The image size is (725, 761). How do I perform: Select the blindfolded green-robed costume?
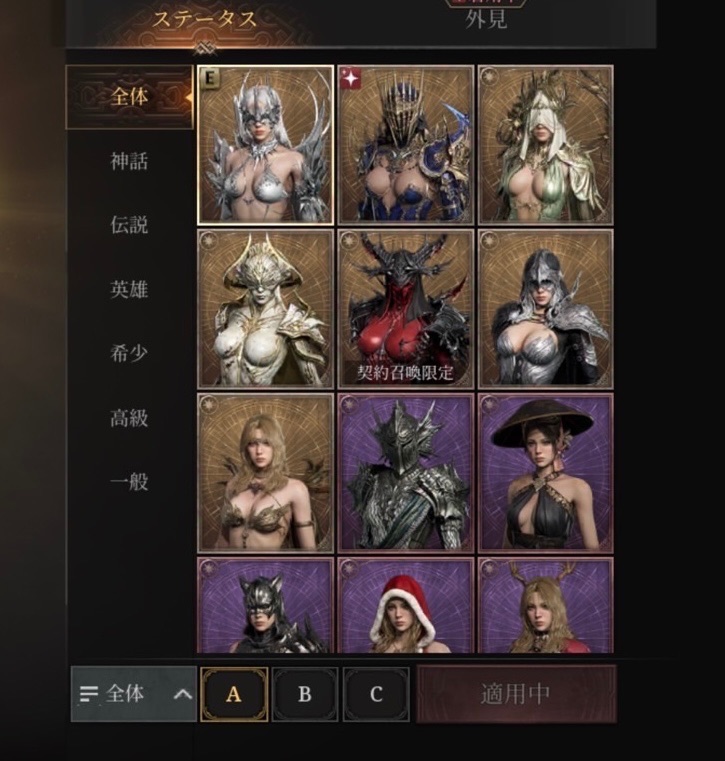point(545,145)
